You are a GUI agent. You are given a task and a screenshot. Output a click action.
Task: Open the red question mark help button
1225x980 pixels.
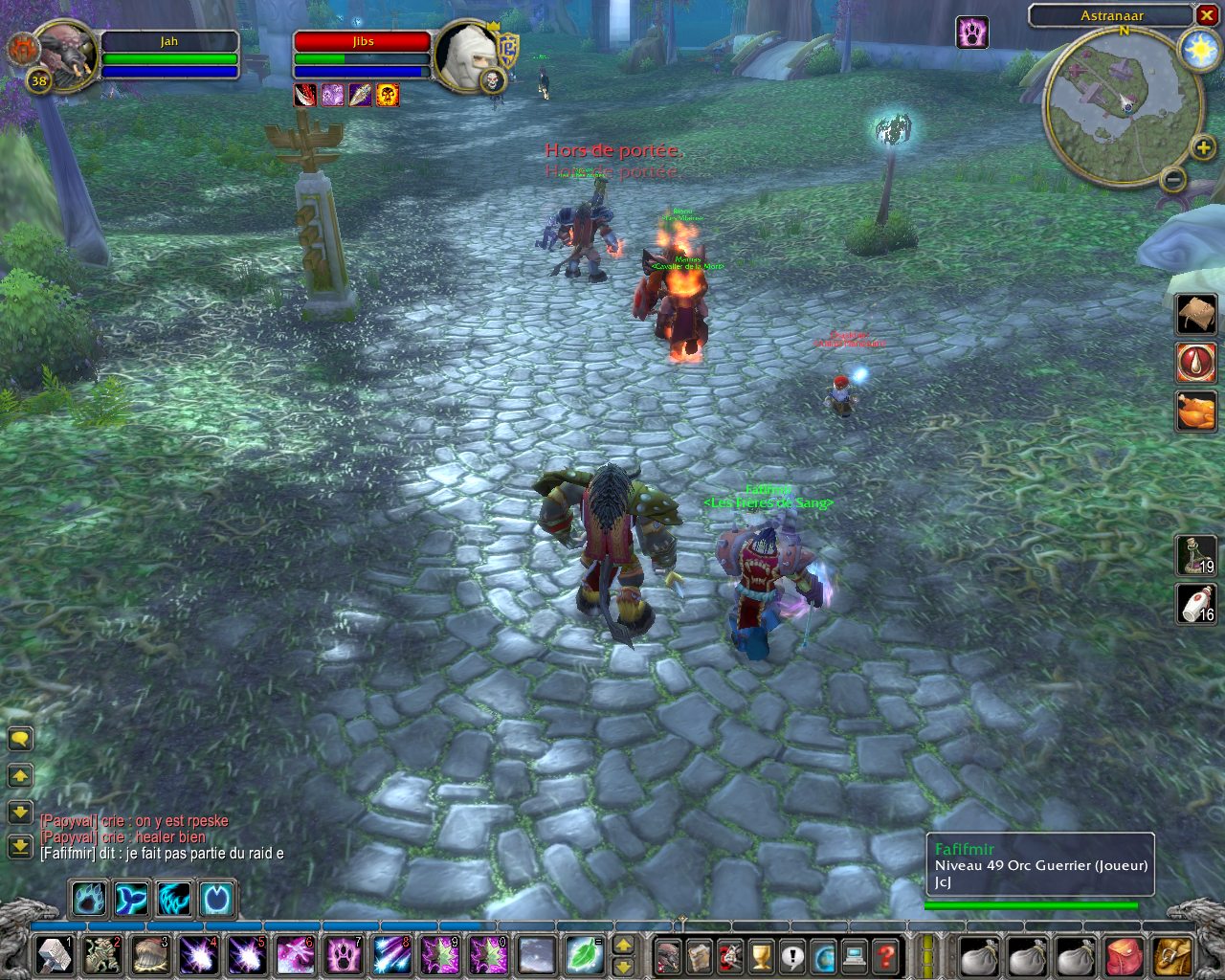[886, 956]
